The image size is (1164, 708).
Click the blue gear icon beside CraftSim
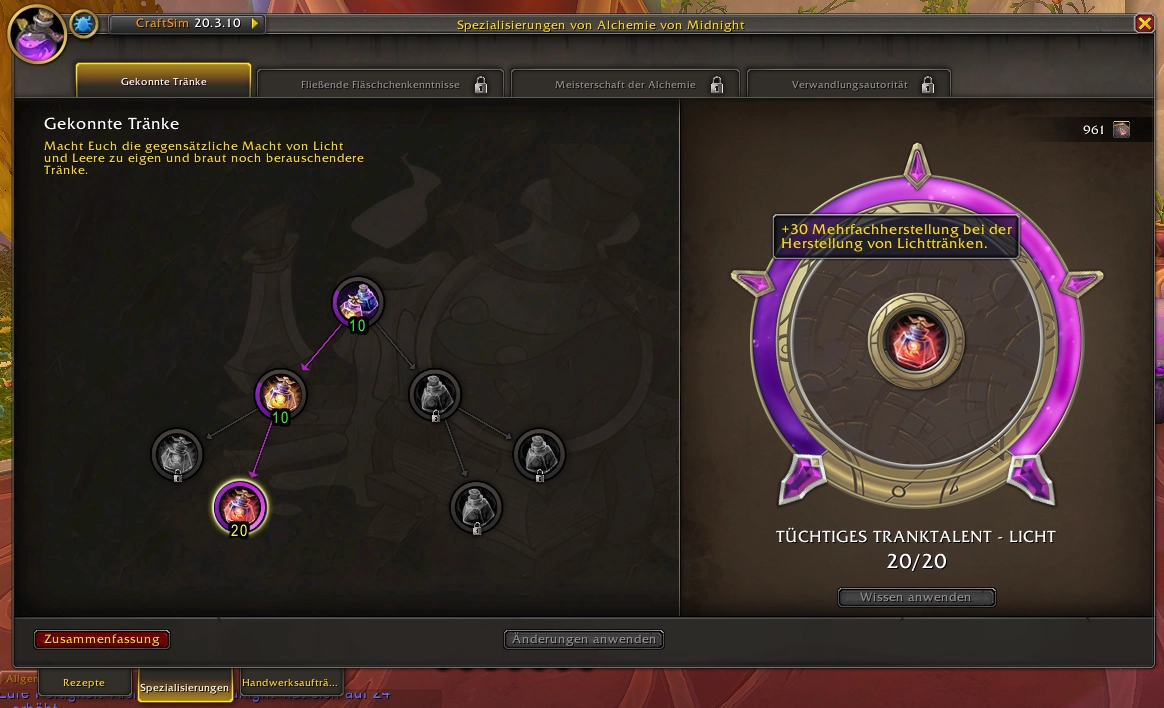[84, 23]
